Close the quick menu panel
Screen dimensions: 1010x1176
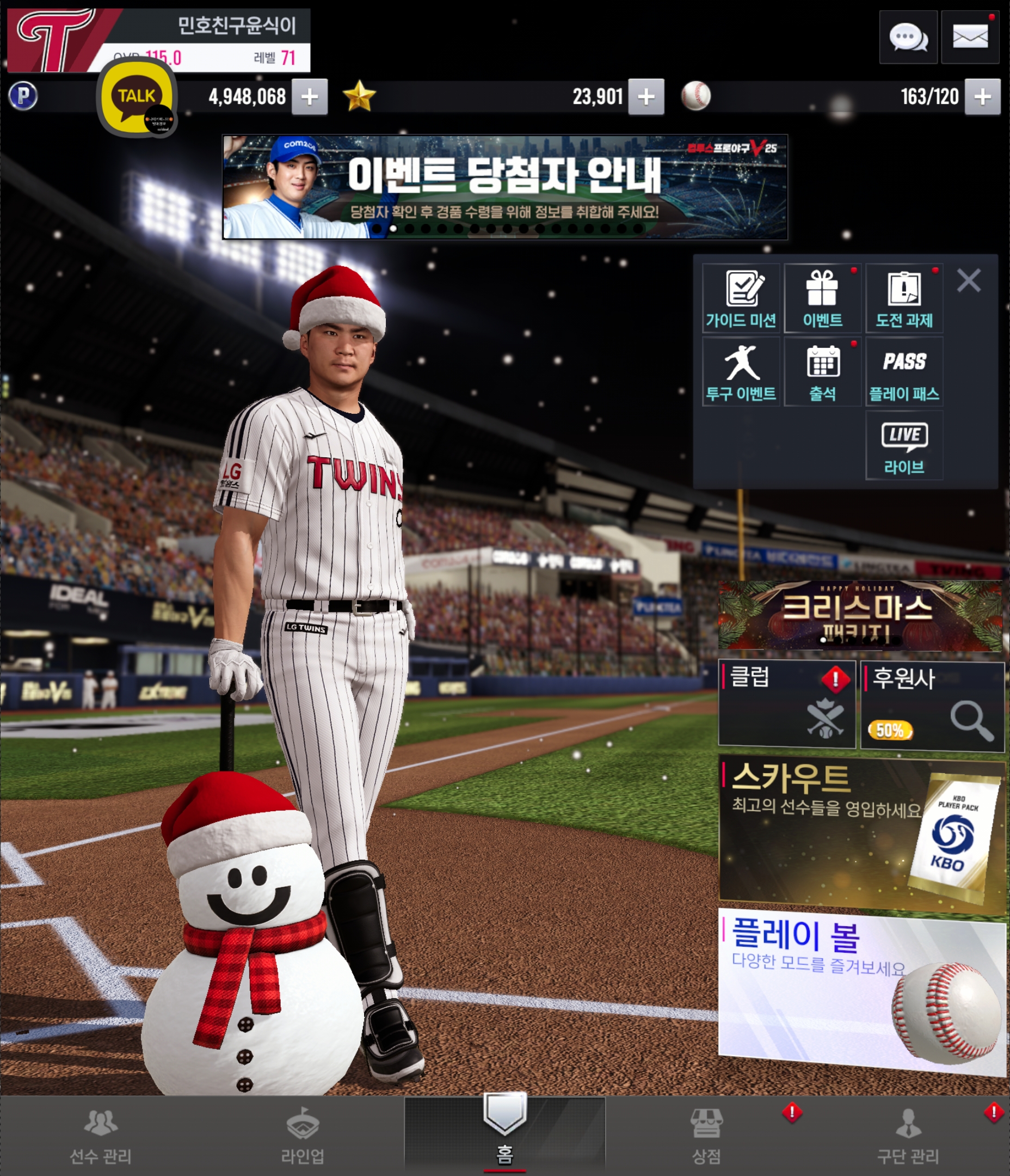969,280
